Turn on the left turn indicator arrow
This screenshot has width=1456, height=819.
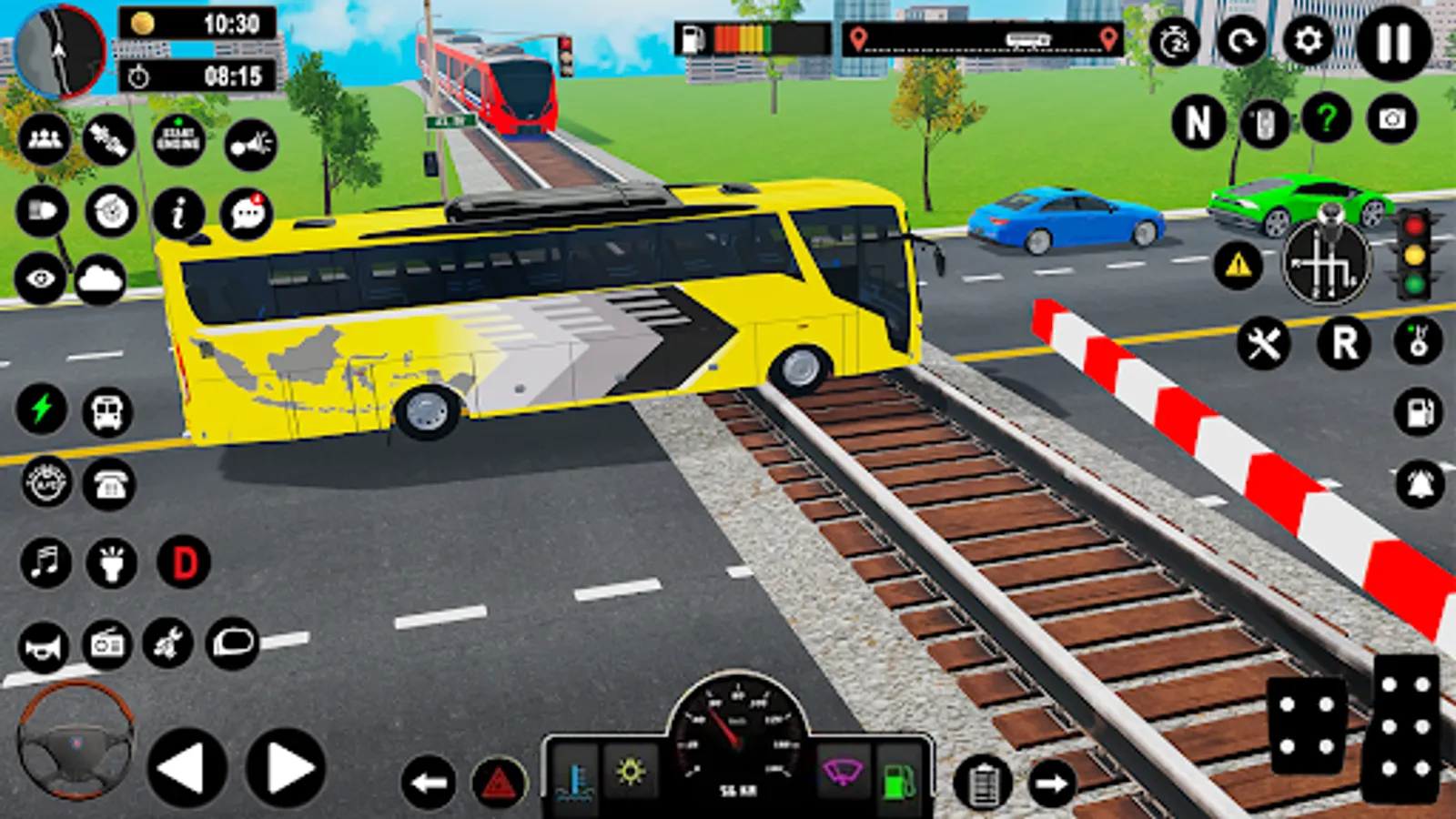pos(428,783)
